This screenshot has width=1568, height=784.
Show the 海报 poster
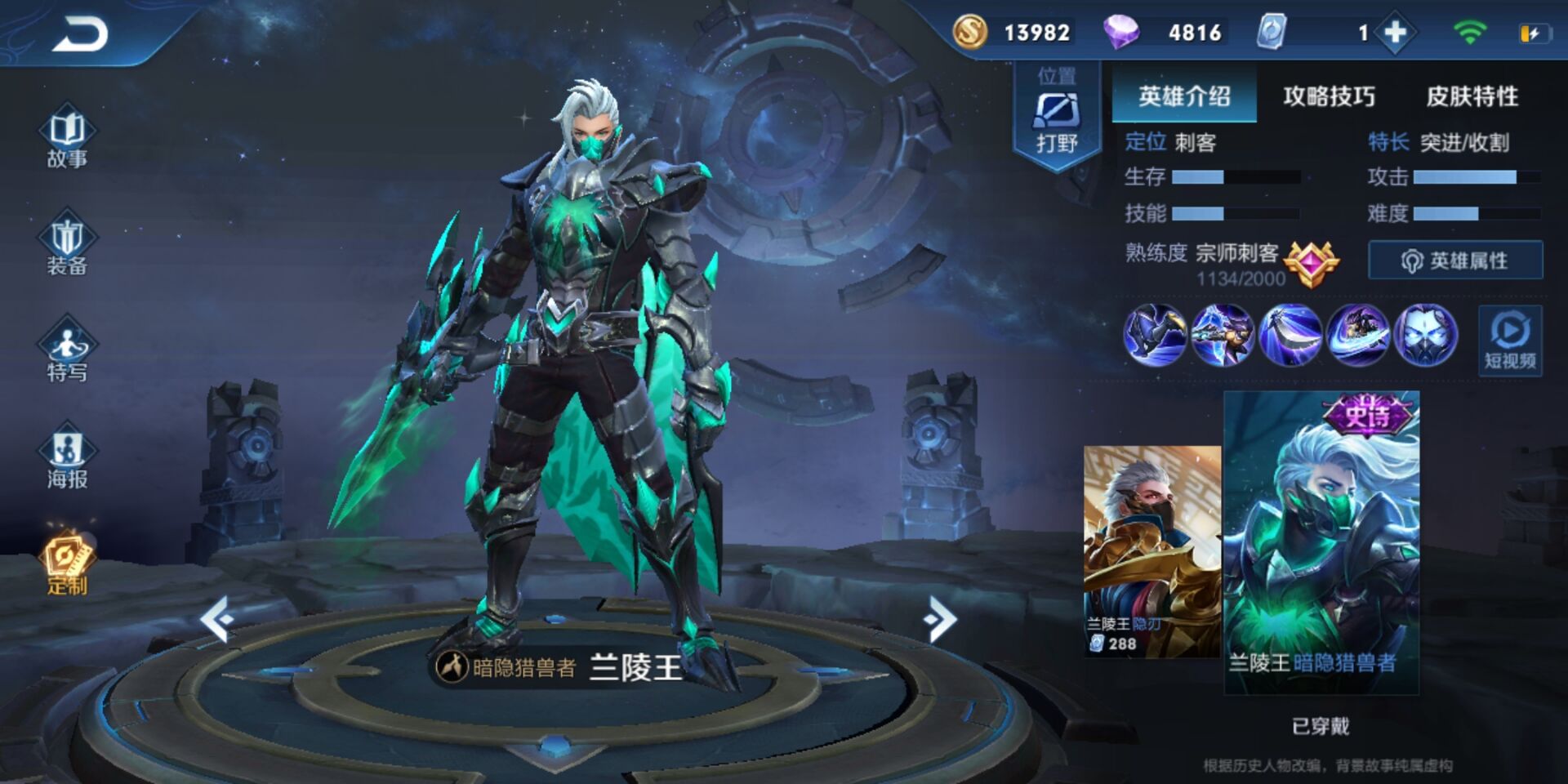click(67, 457)
